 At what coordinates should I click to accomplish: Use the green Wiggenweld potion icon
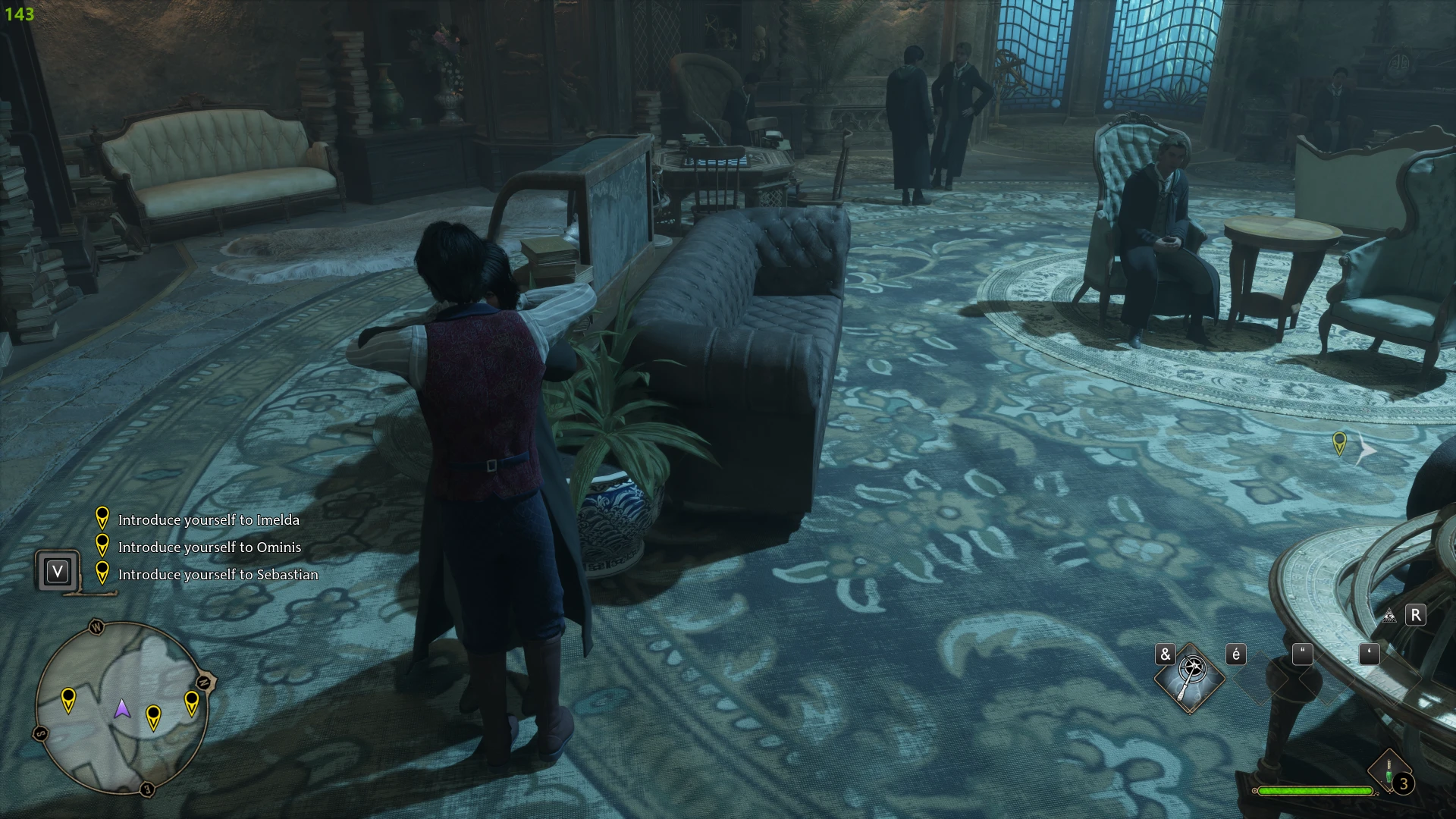tap(1389, 773)
